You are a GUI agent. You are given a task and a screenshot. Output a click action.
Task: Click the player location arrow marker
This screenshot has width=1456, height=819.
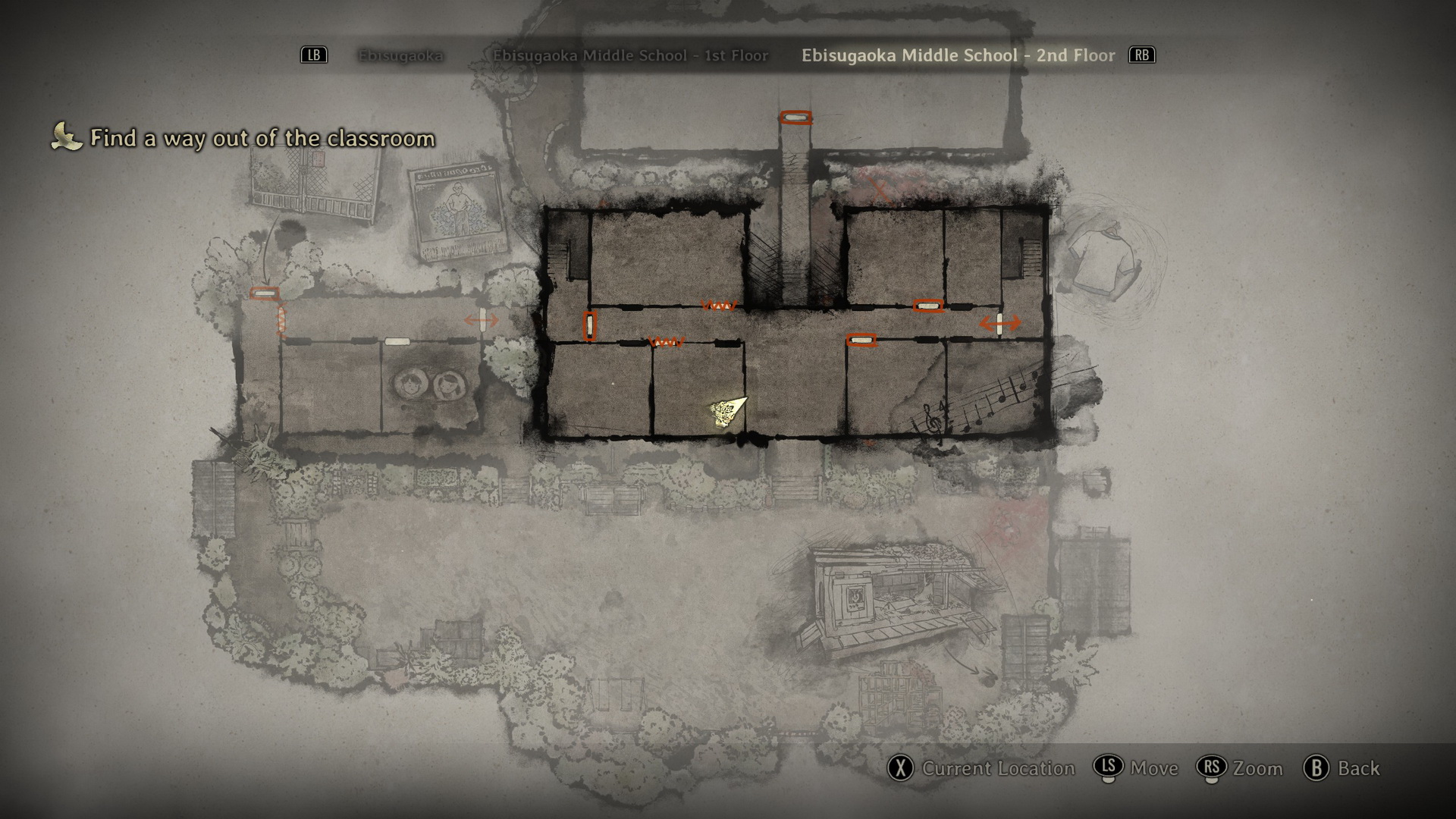(728, 412)
